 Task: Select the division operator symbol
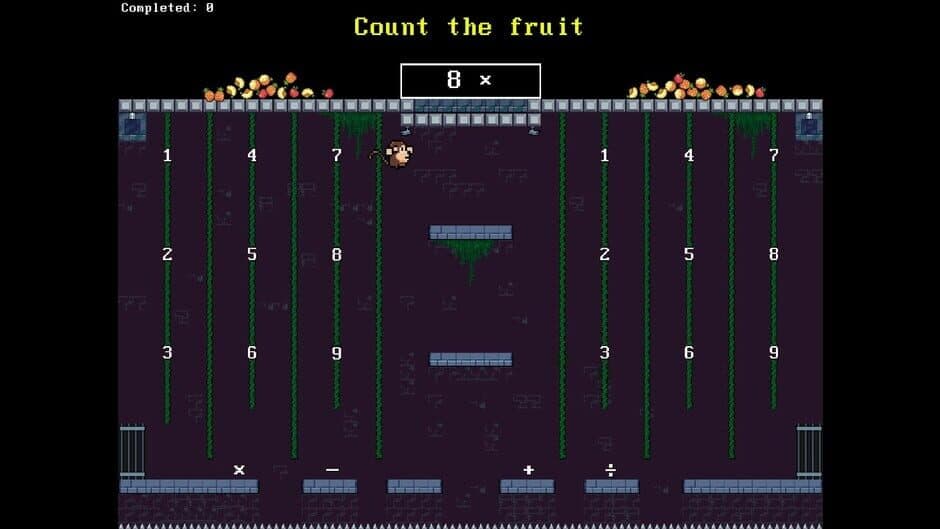[x=611, y=470]
